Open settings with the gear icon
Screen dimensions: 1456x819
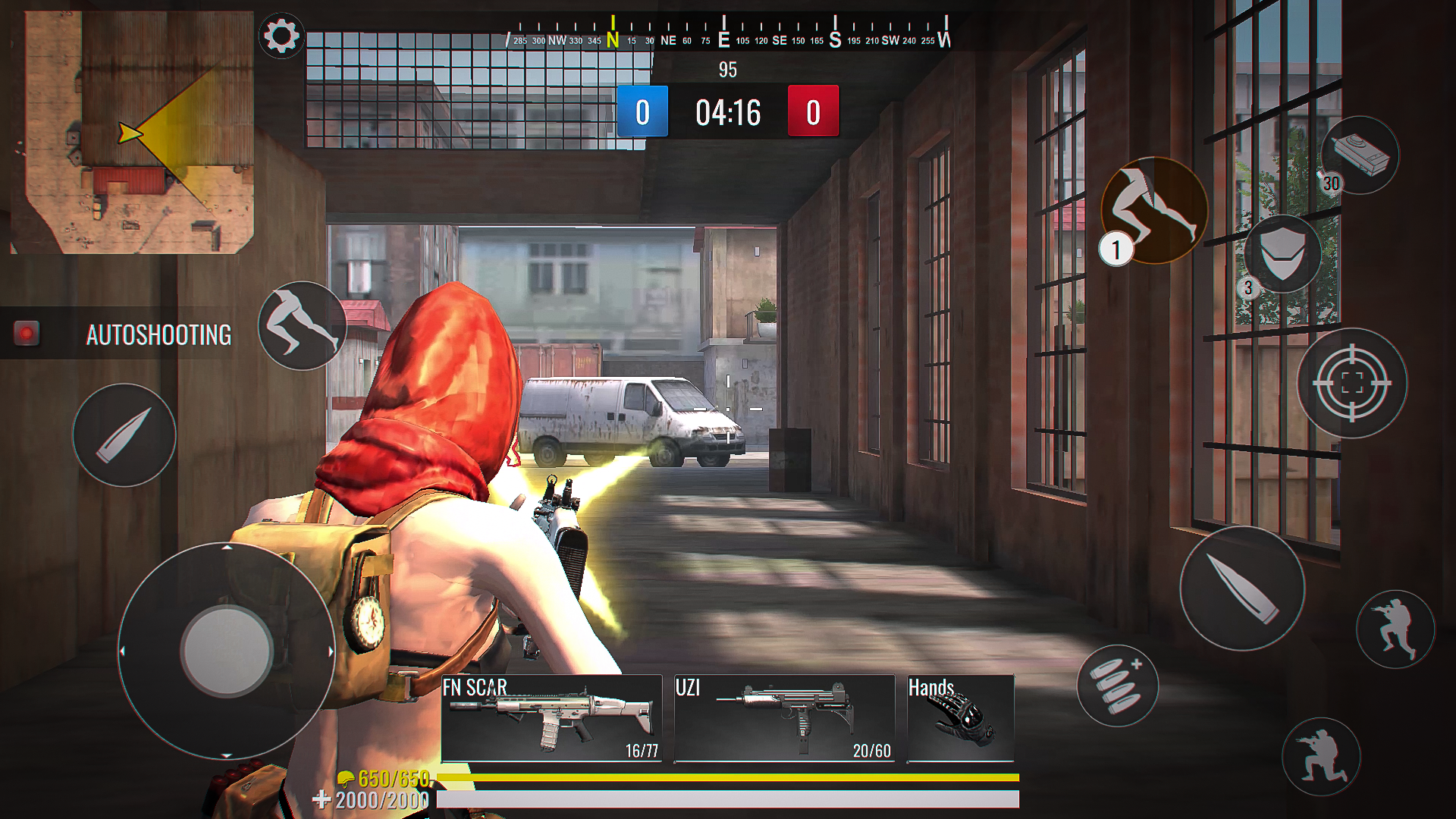[x=281, y=36]
